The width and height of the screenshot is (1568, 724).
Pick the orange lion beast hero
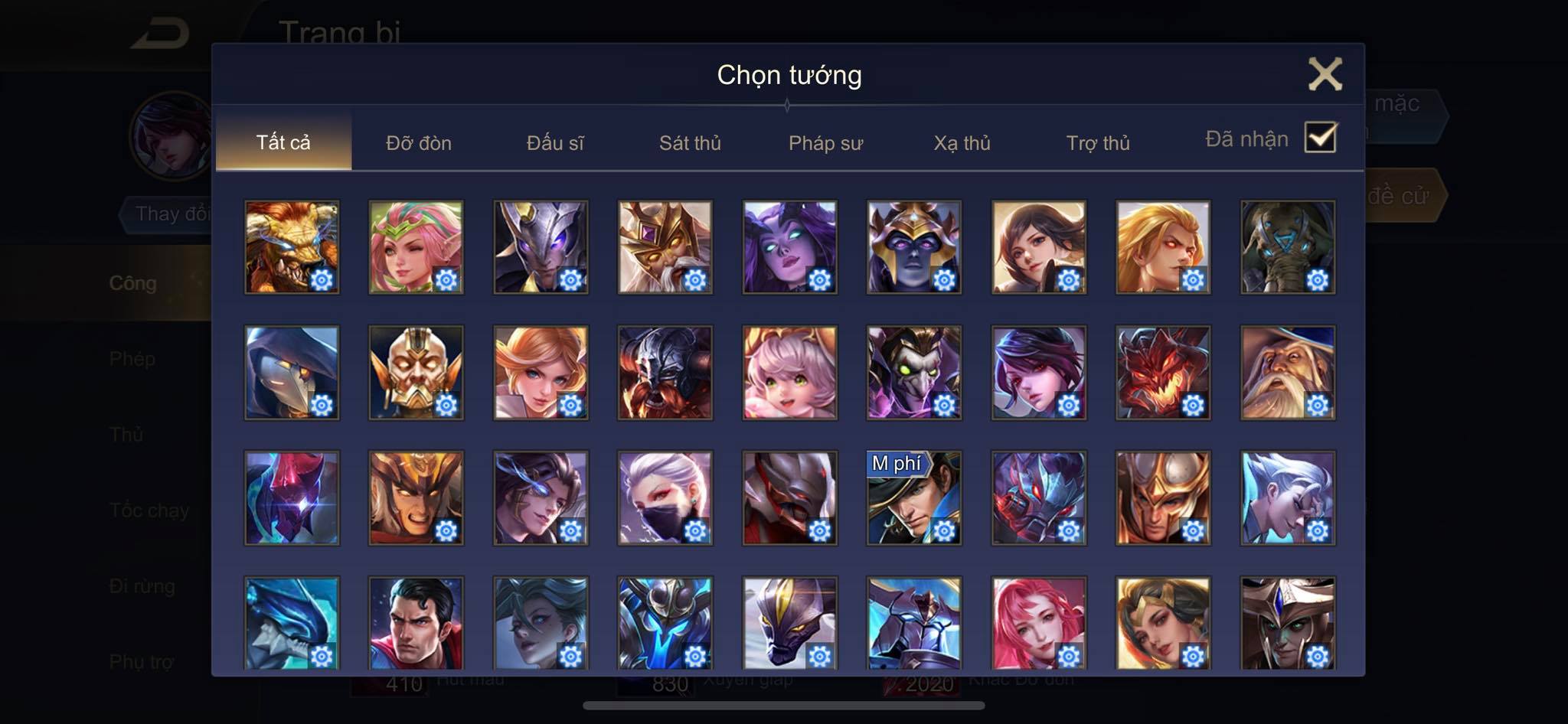pyautogui.click(x=292, y=247)
